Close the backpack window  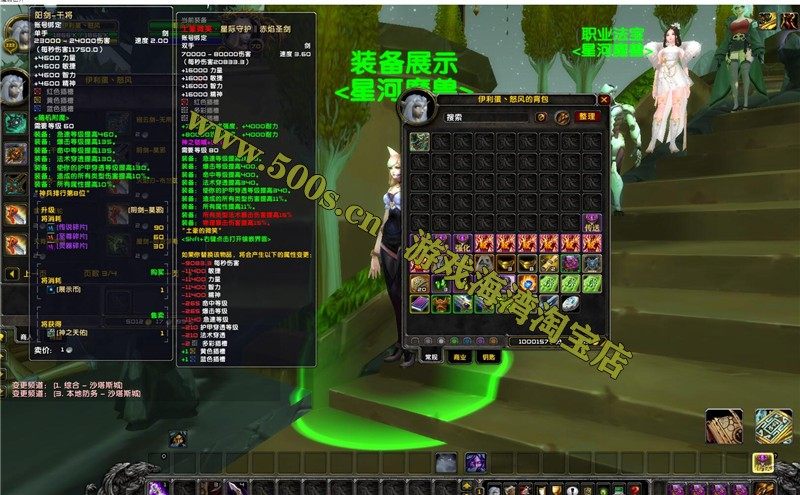coord(604,100)
